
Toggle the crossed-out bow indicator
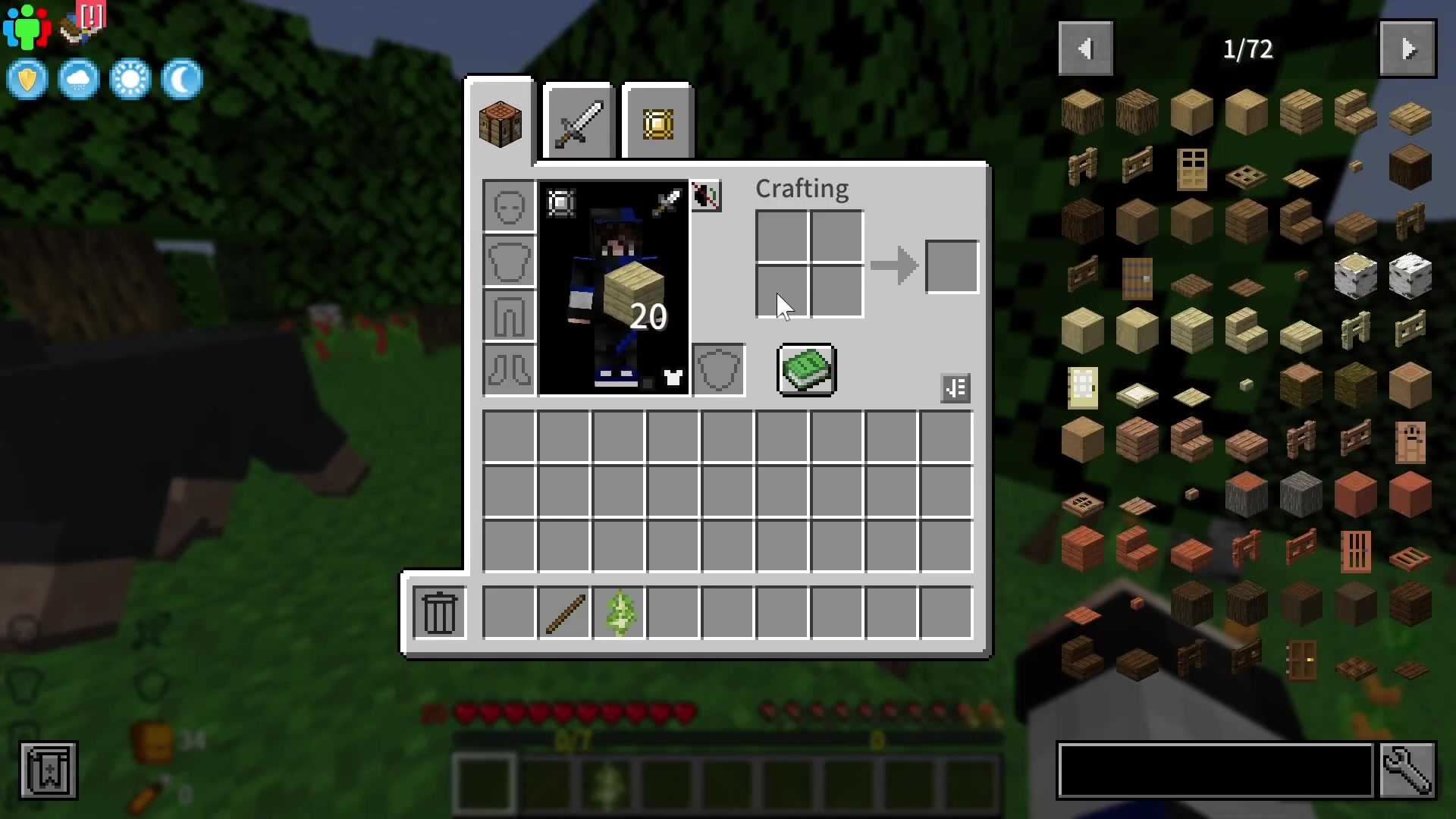pyautogui.click(x=706, y=196)
